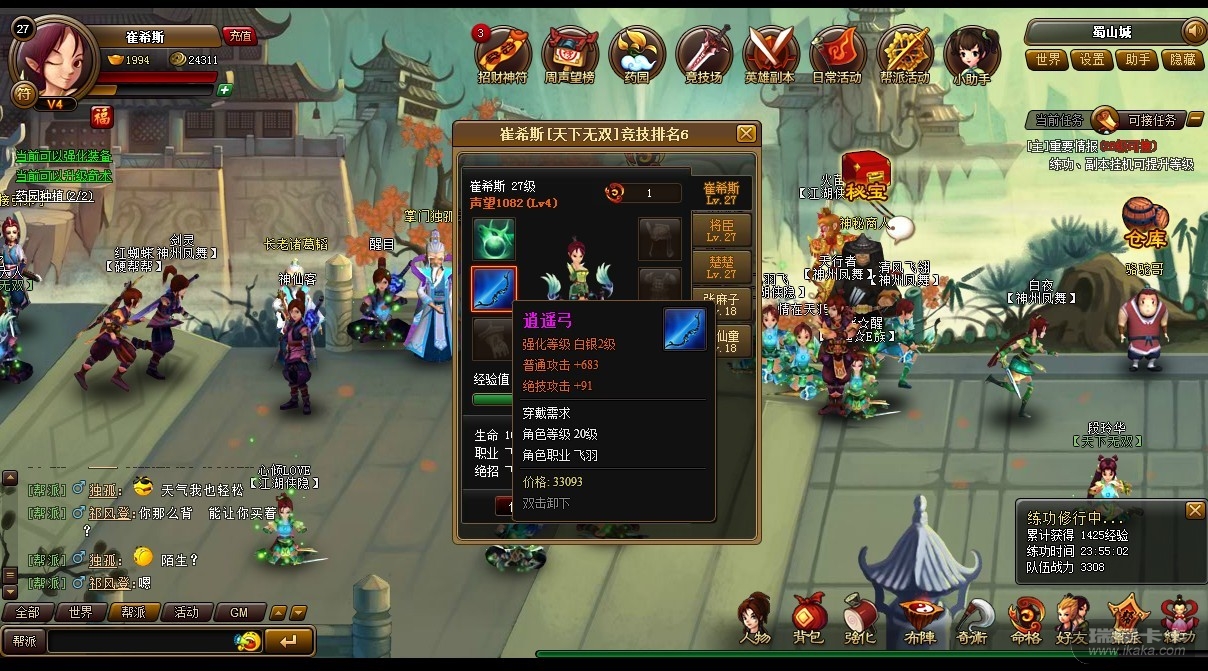Show 日常活动 daily activities

837,53
